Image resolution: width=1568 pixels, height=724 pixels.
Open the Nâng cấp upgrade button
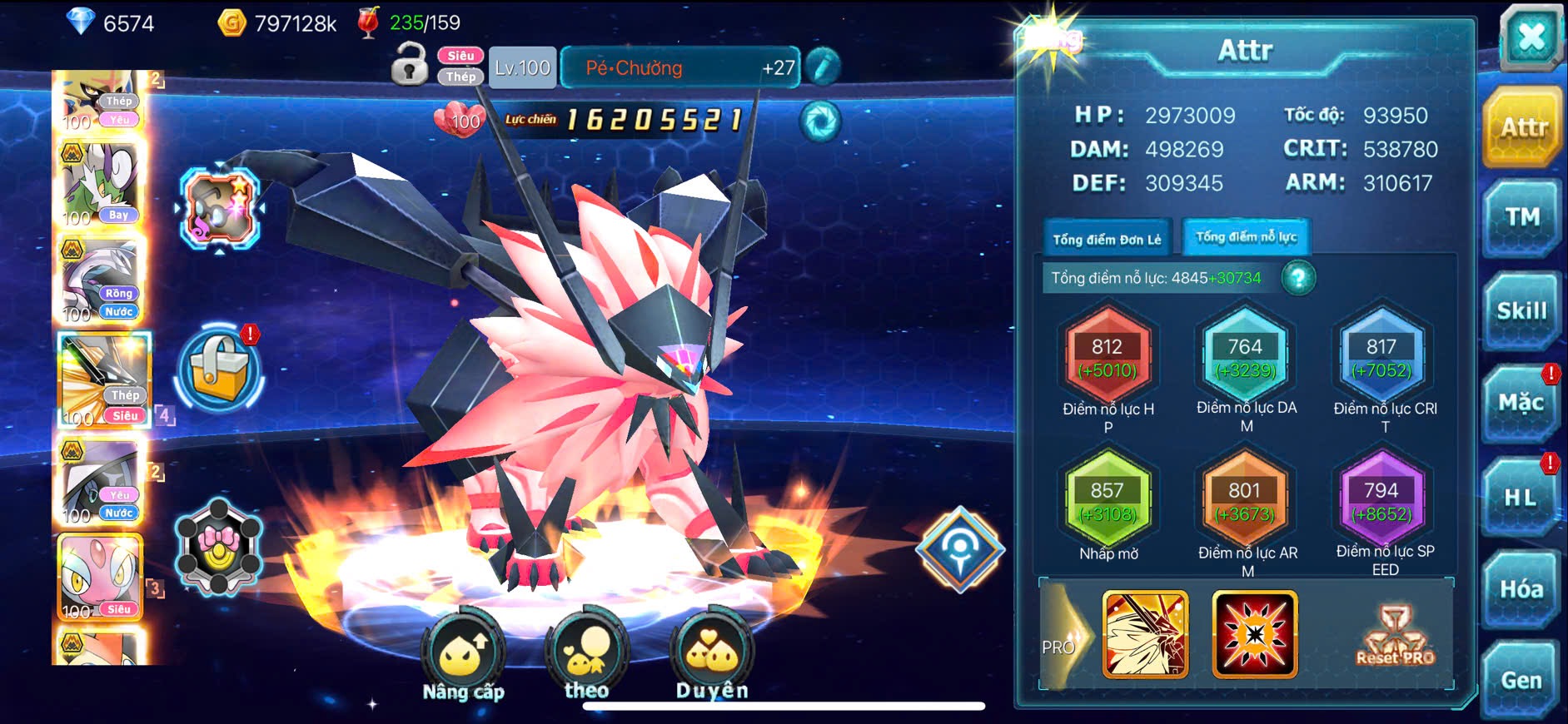[x=463, y=657]
